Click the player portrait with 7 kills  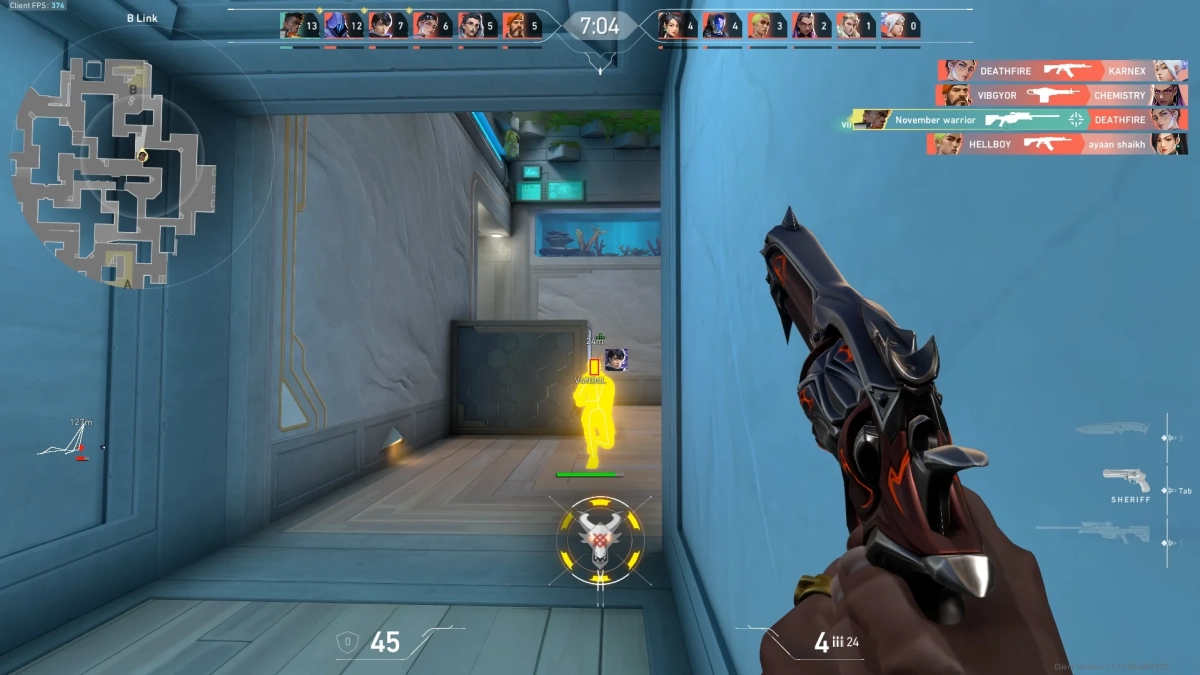coord(379,25)
